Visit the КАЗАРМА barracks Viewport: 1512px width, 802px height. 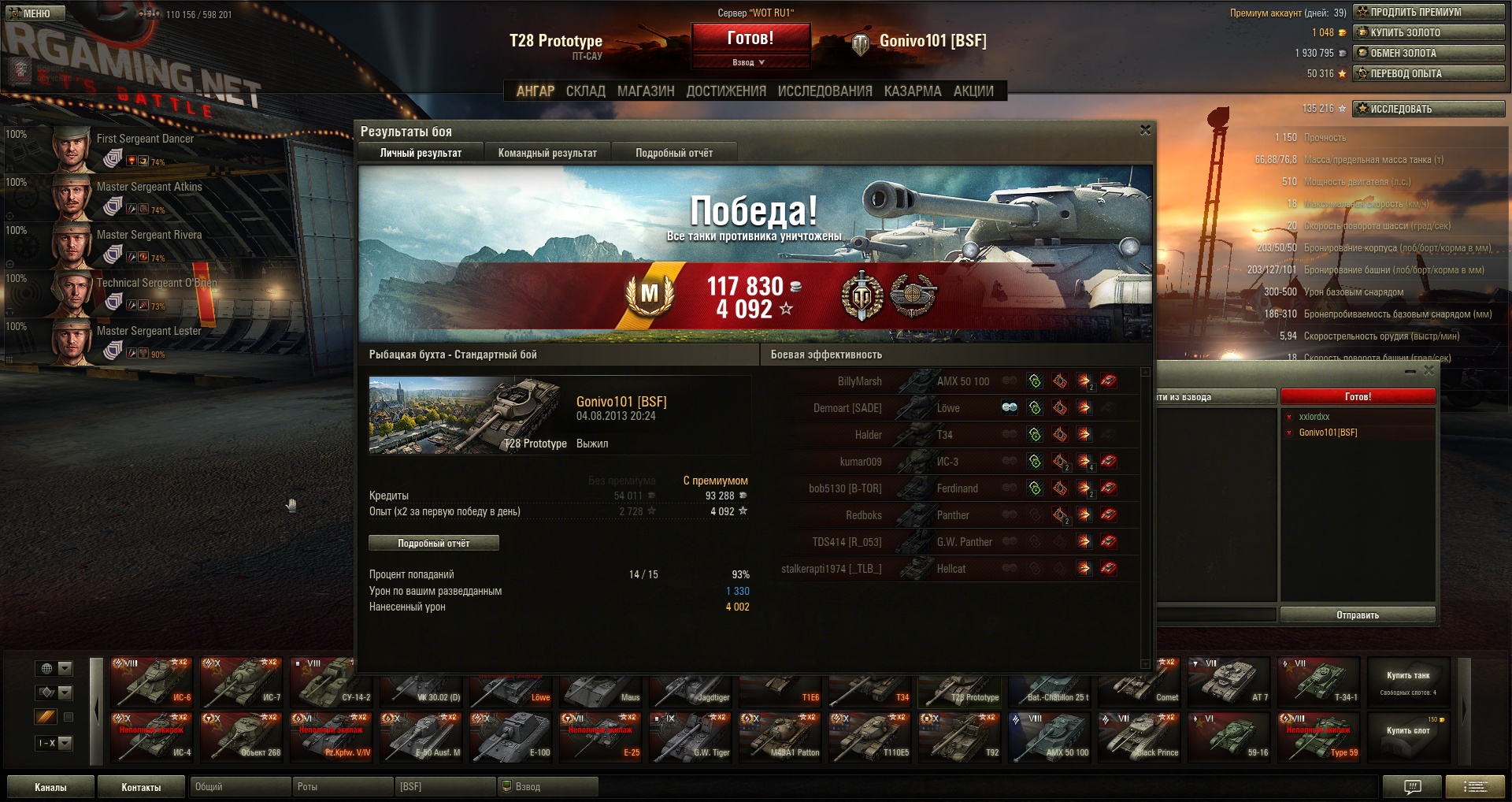[x=913, y=91]
